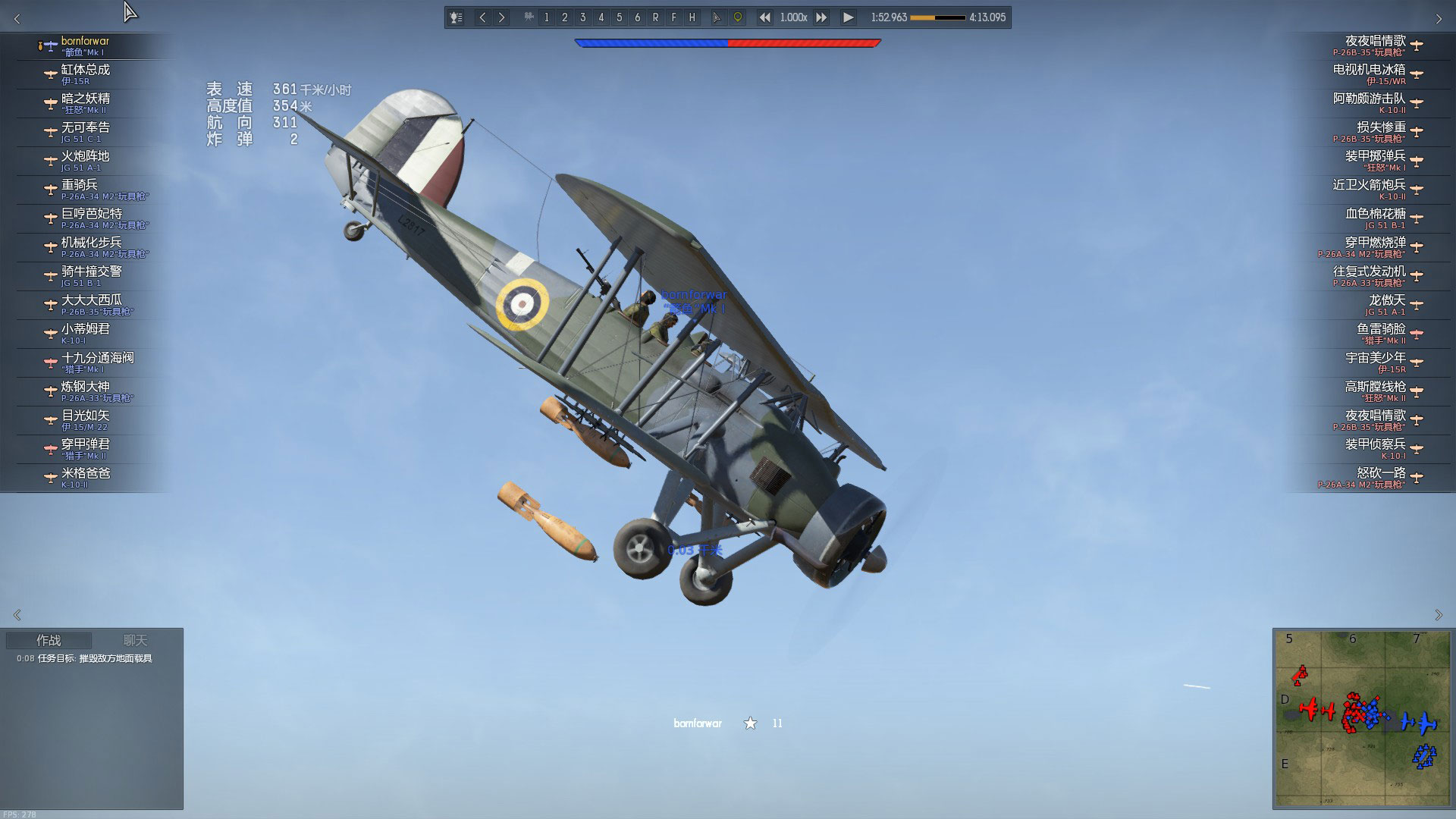This screenshot has width=1456, height=819.
Task: Spectate enemy player 龙傲天 in the list
Action: pos(1386,304)
